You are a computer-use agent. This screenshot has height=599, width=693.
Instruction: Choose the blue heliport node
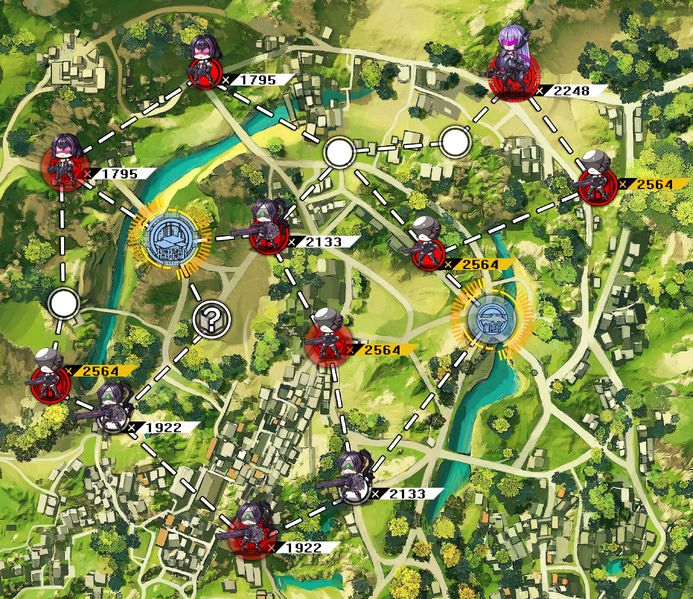click(489, 320)
